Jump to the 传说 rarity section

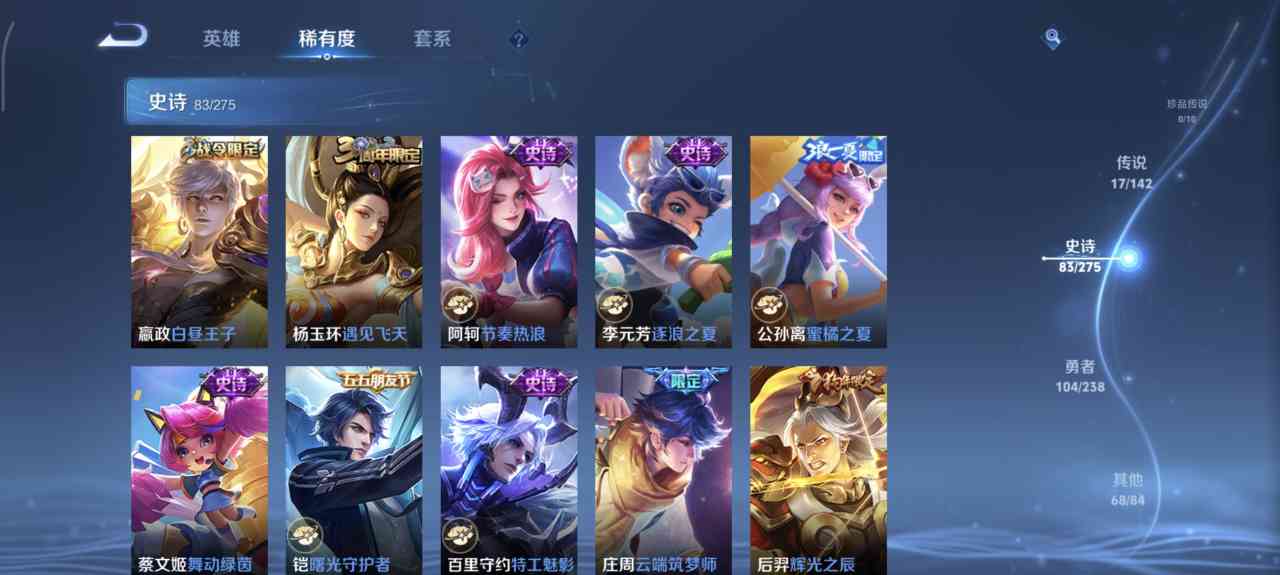click(1131, 171)
